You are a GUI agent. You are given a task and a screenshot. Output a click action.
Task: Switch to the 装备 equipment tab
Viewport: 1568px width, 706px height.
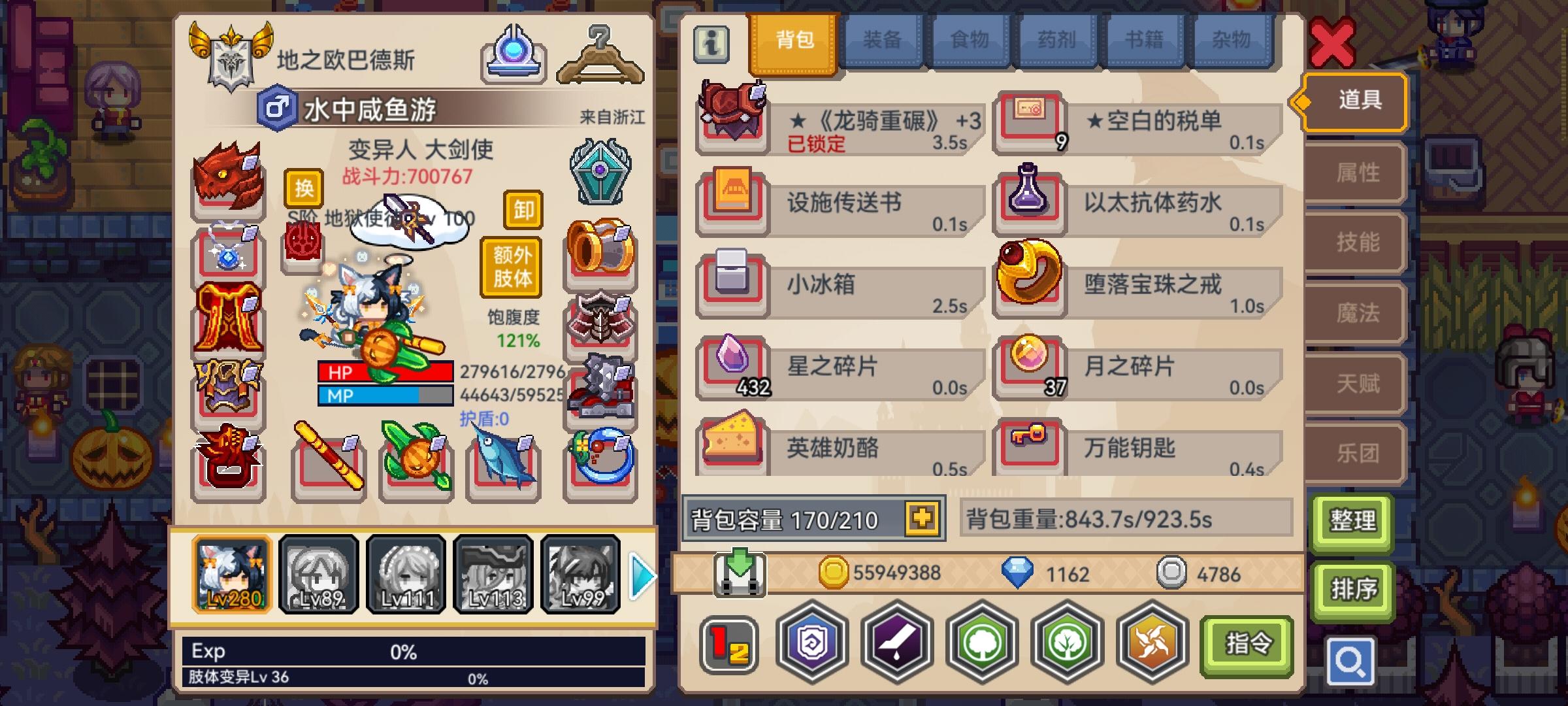[x=882, y=41]
